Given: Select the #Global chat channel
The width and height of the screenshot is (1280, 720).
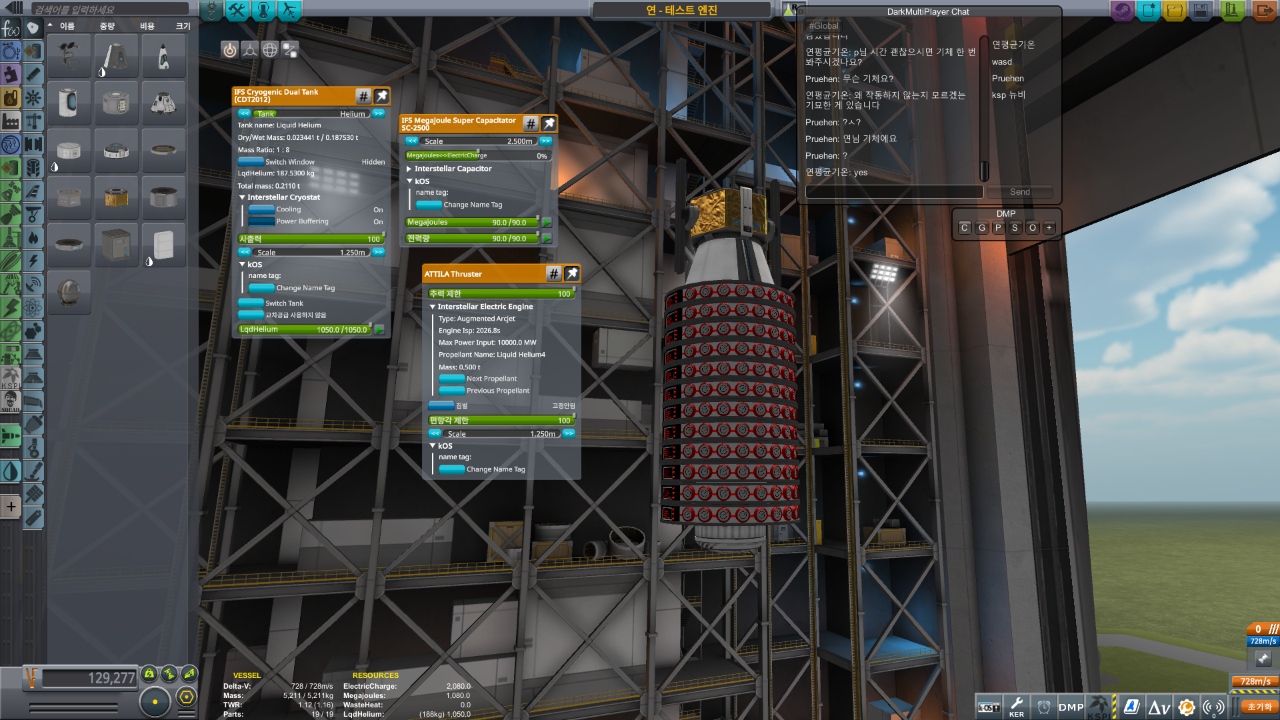Looking at the screenshot, I should tap(824, 26).
